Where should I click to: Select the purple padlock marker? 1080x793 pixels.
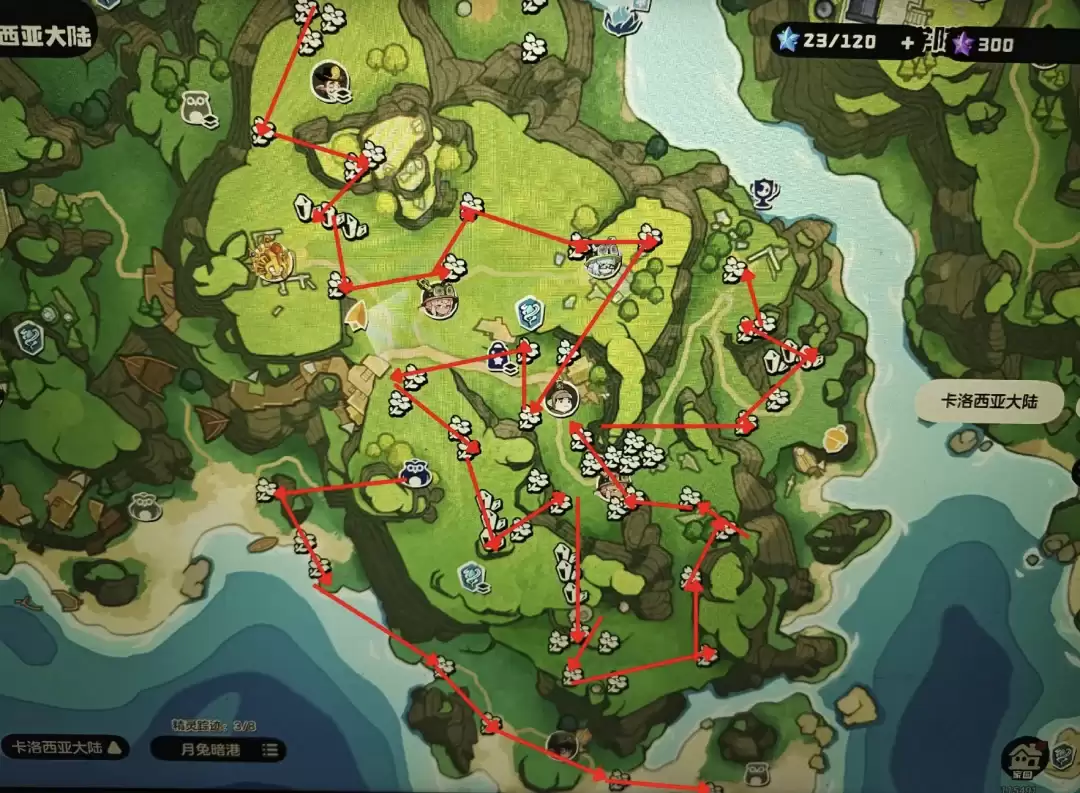pyautogui.click(x=498, y=353)
